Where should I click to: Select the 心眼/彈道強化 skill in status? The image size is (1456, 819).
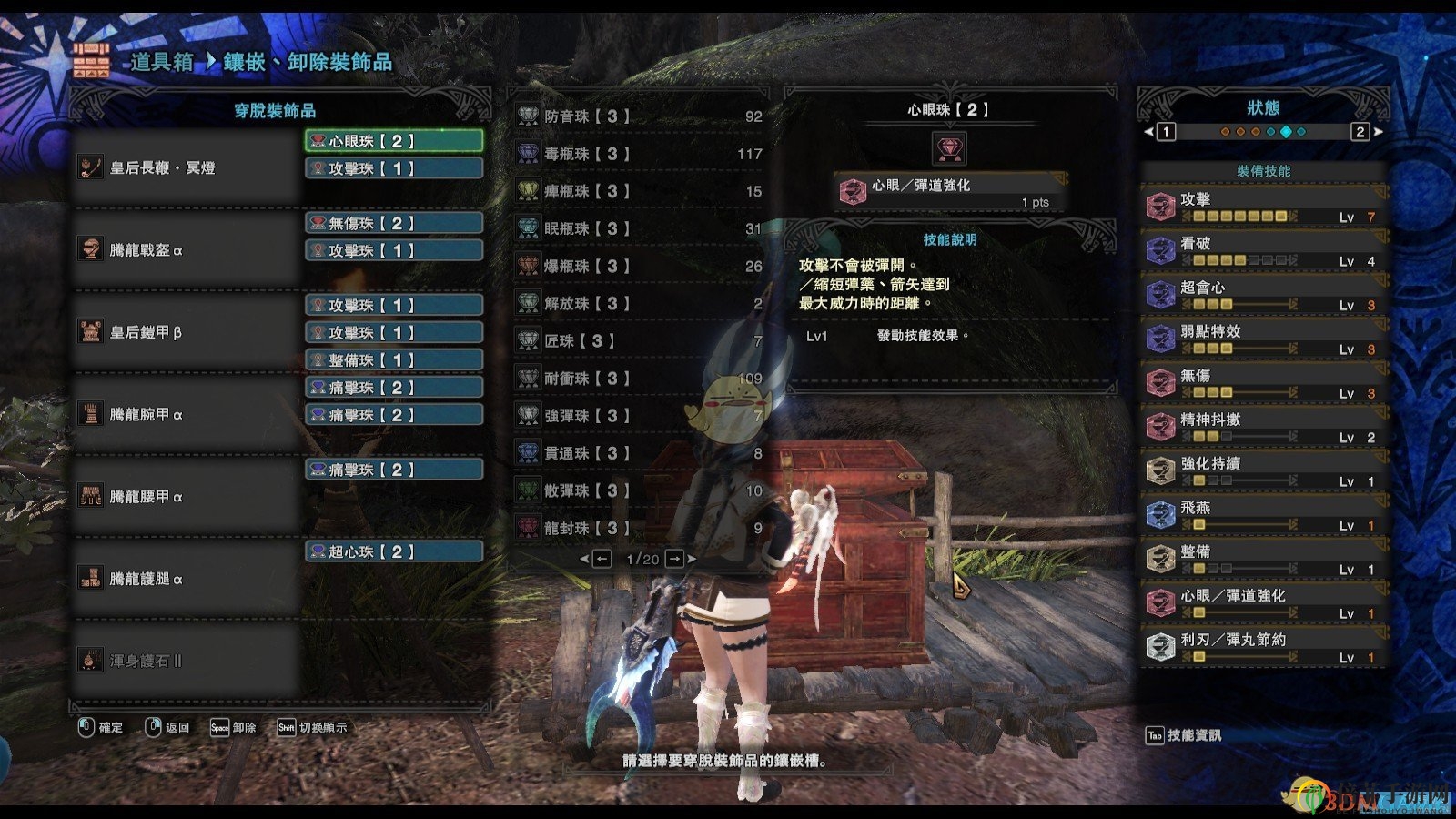1263,602
